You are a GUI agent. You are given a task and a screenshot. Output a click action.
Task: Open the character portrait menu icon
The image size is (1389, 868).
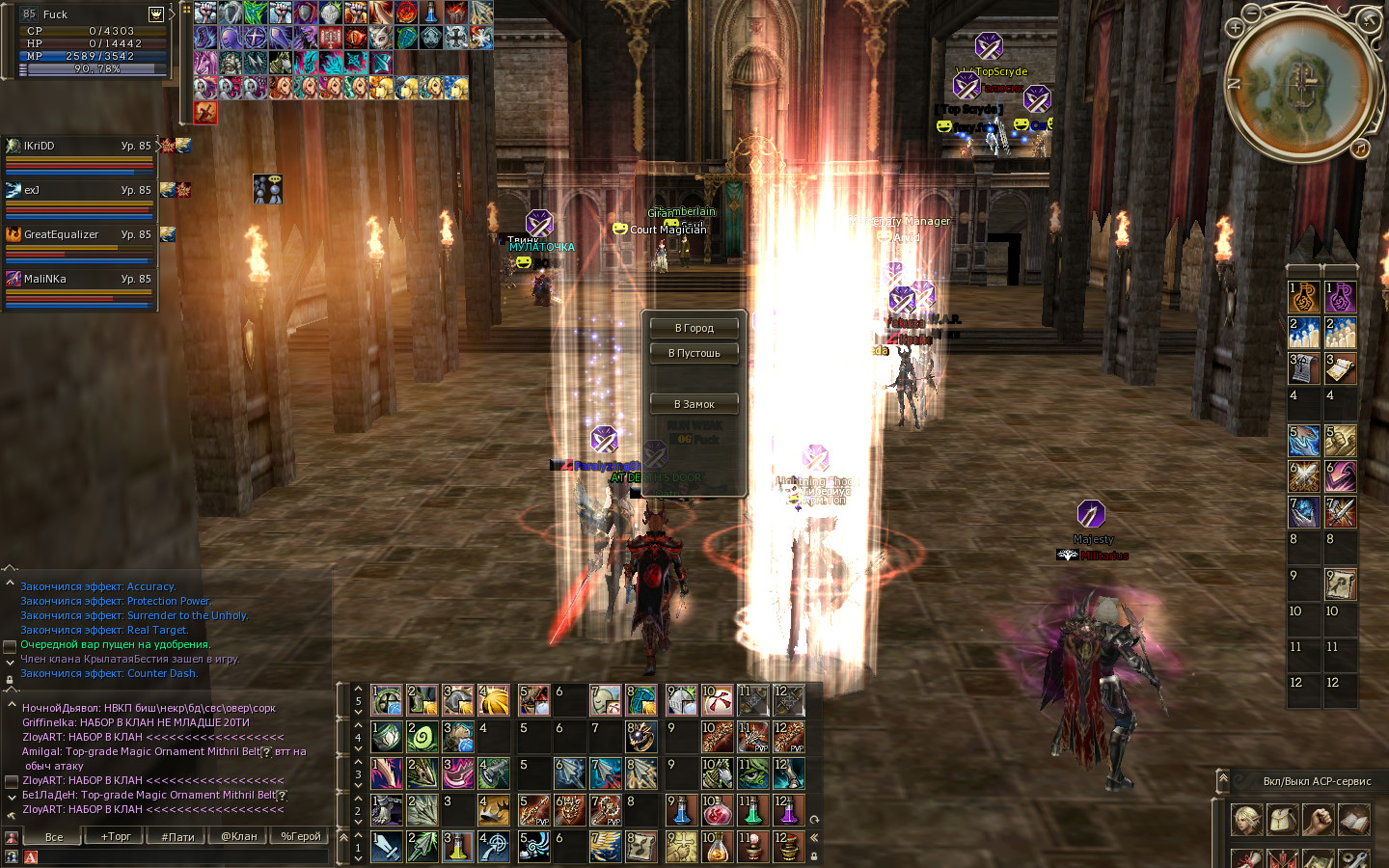point(155,14)
